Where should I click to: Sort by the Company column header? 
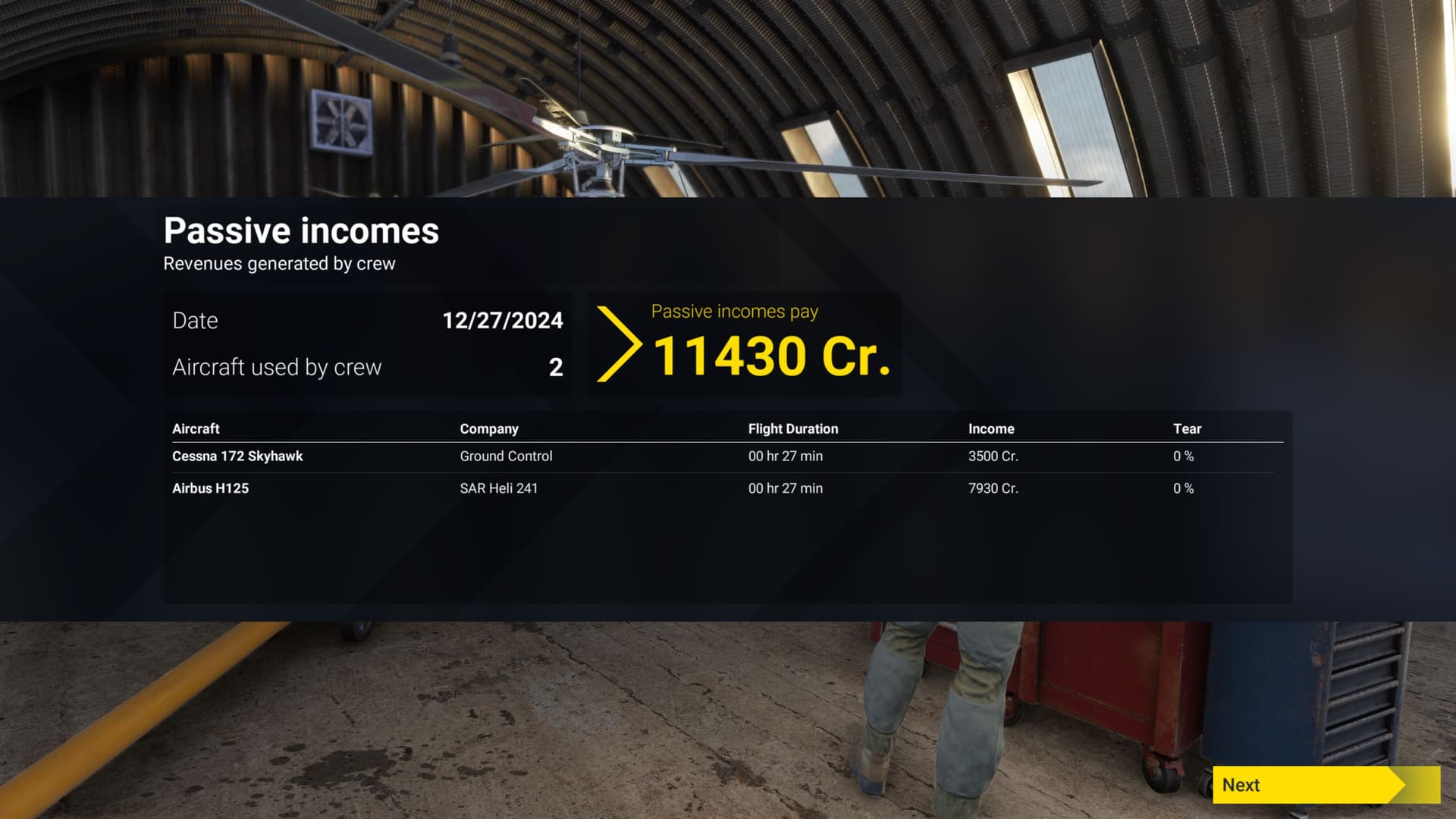pyautogui.click(x=488, y=428)
